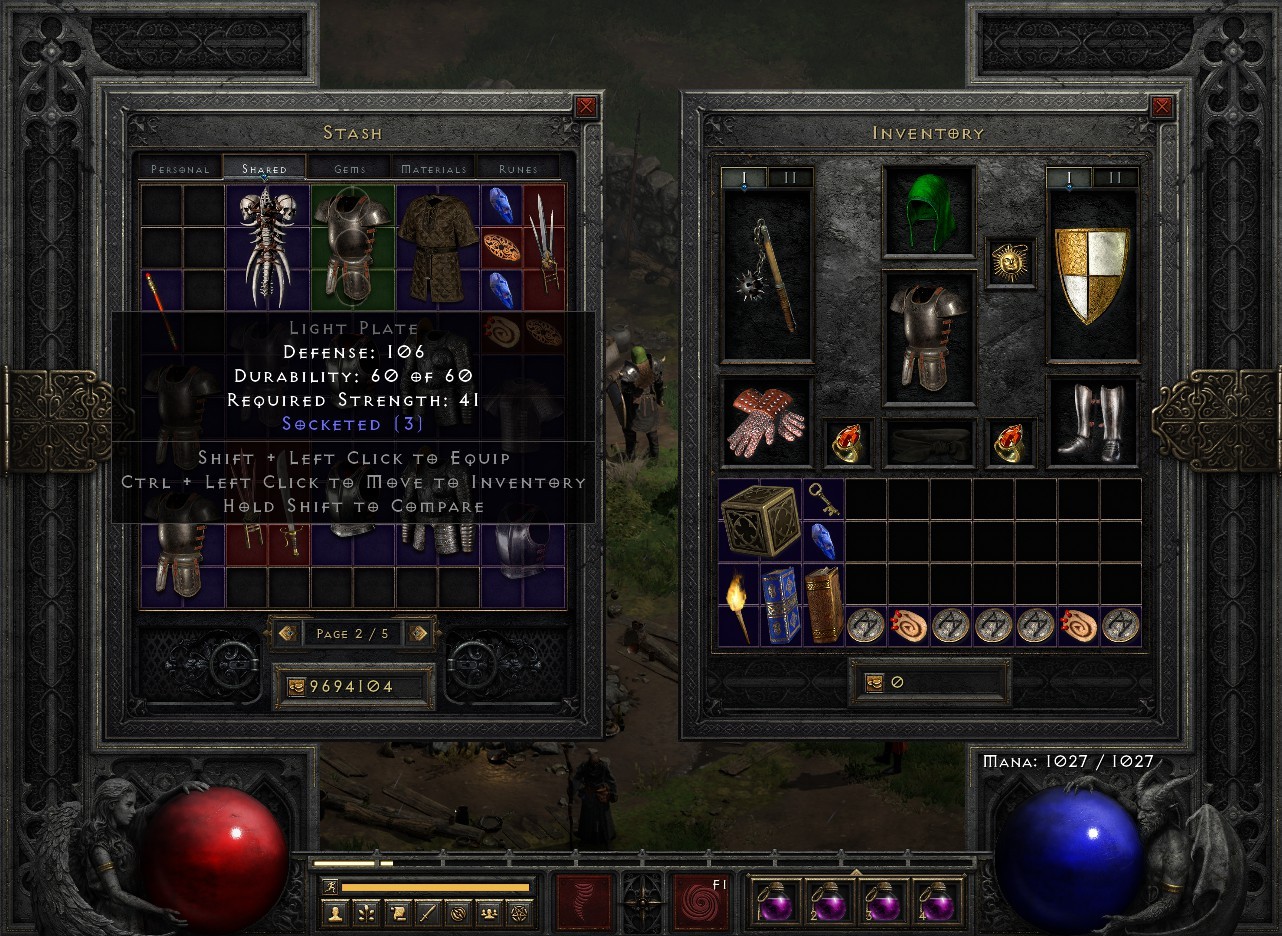This screenshot has height=936, width=1282.
Task: Click the stash gold amount field showing 9694104
Action: (353, 686)
